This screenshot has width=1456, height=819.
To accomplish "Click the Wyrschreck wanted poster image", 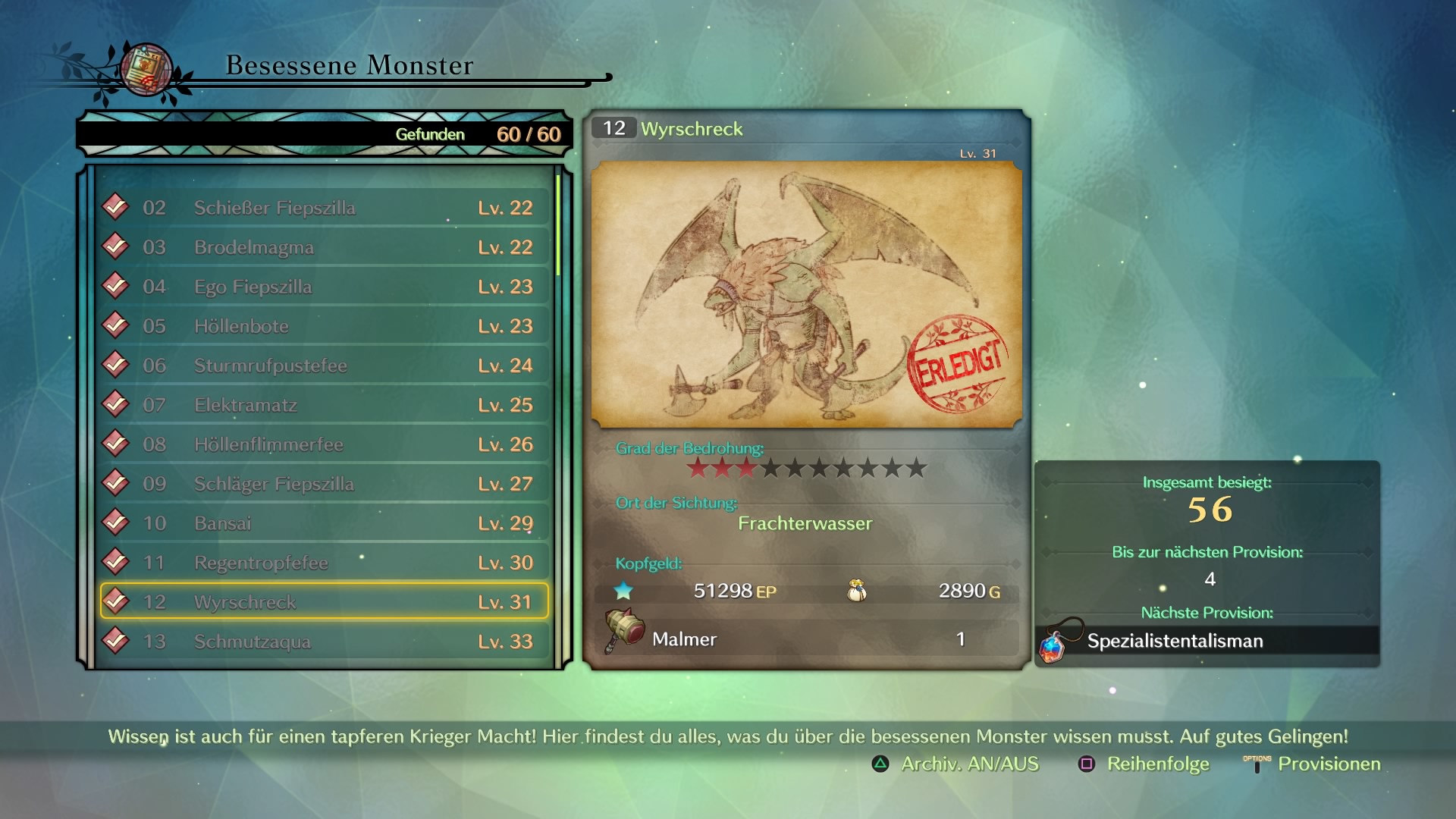I will (x=806, y=294).
